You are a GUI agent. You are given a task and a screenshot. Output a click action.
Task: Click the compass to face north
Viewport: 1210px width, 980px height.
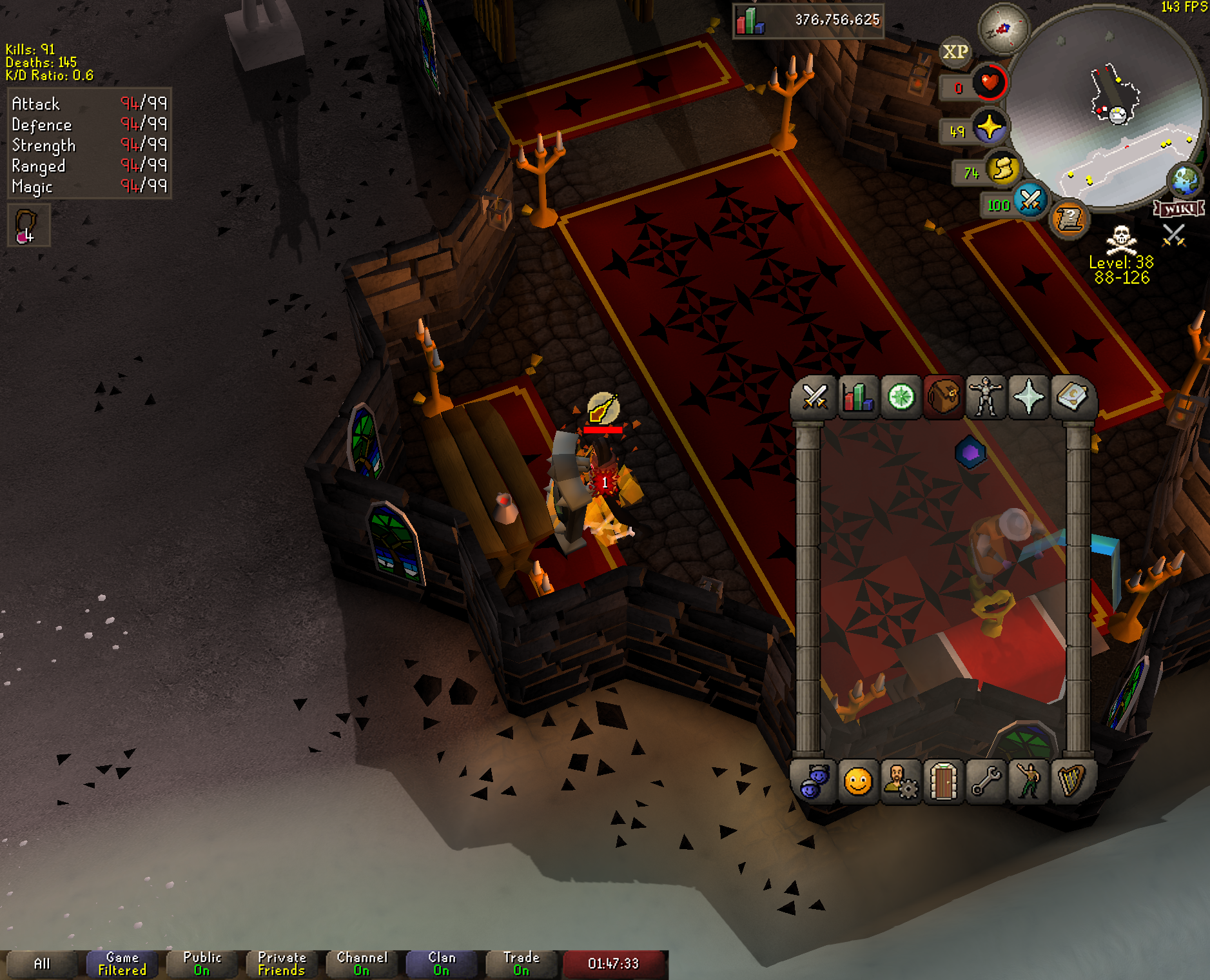(1003, 29)
